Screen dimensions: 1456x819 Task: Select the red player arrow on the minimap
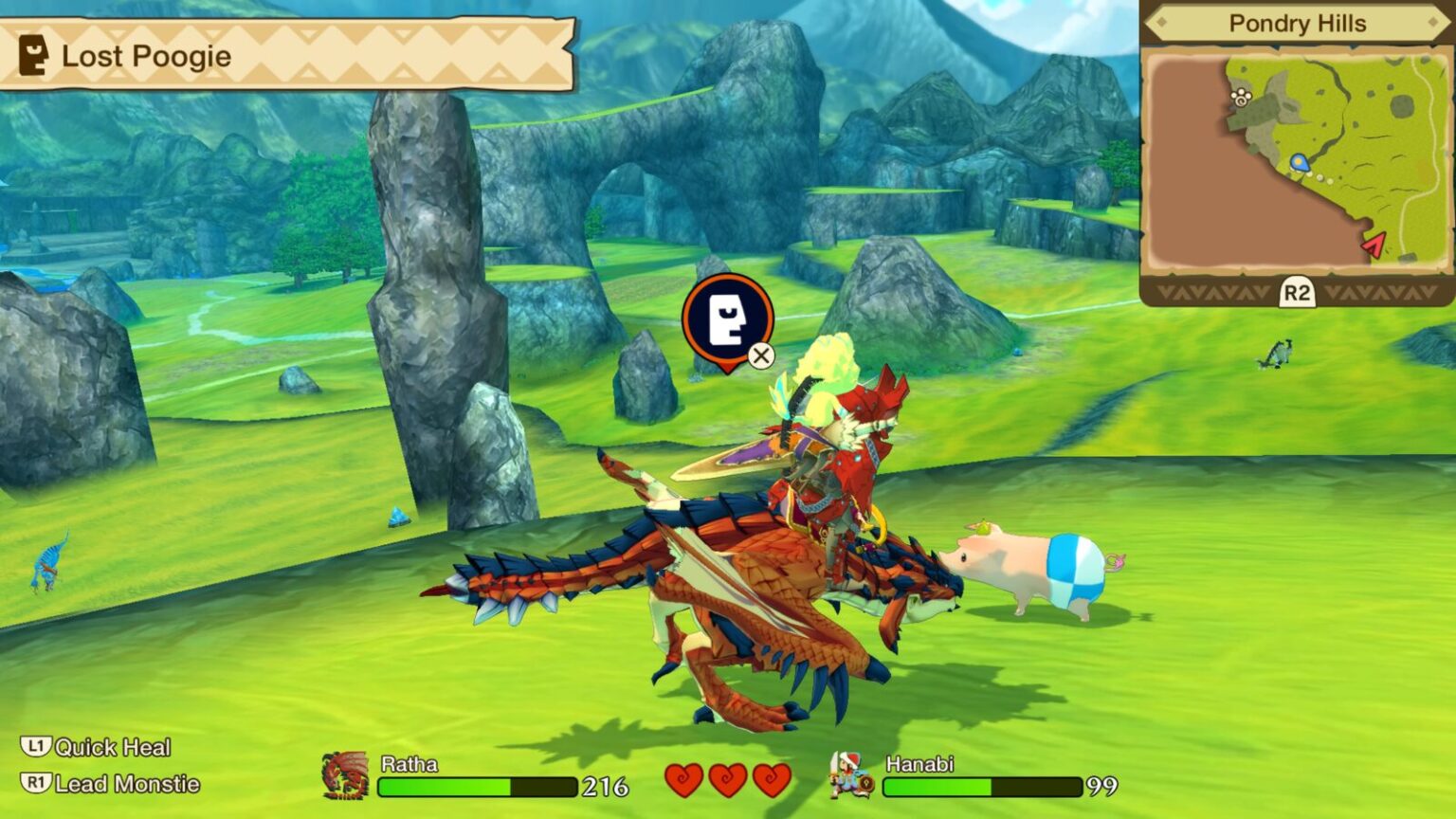tap(1374, 246)
